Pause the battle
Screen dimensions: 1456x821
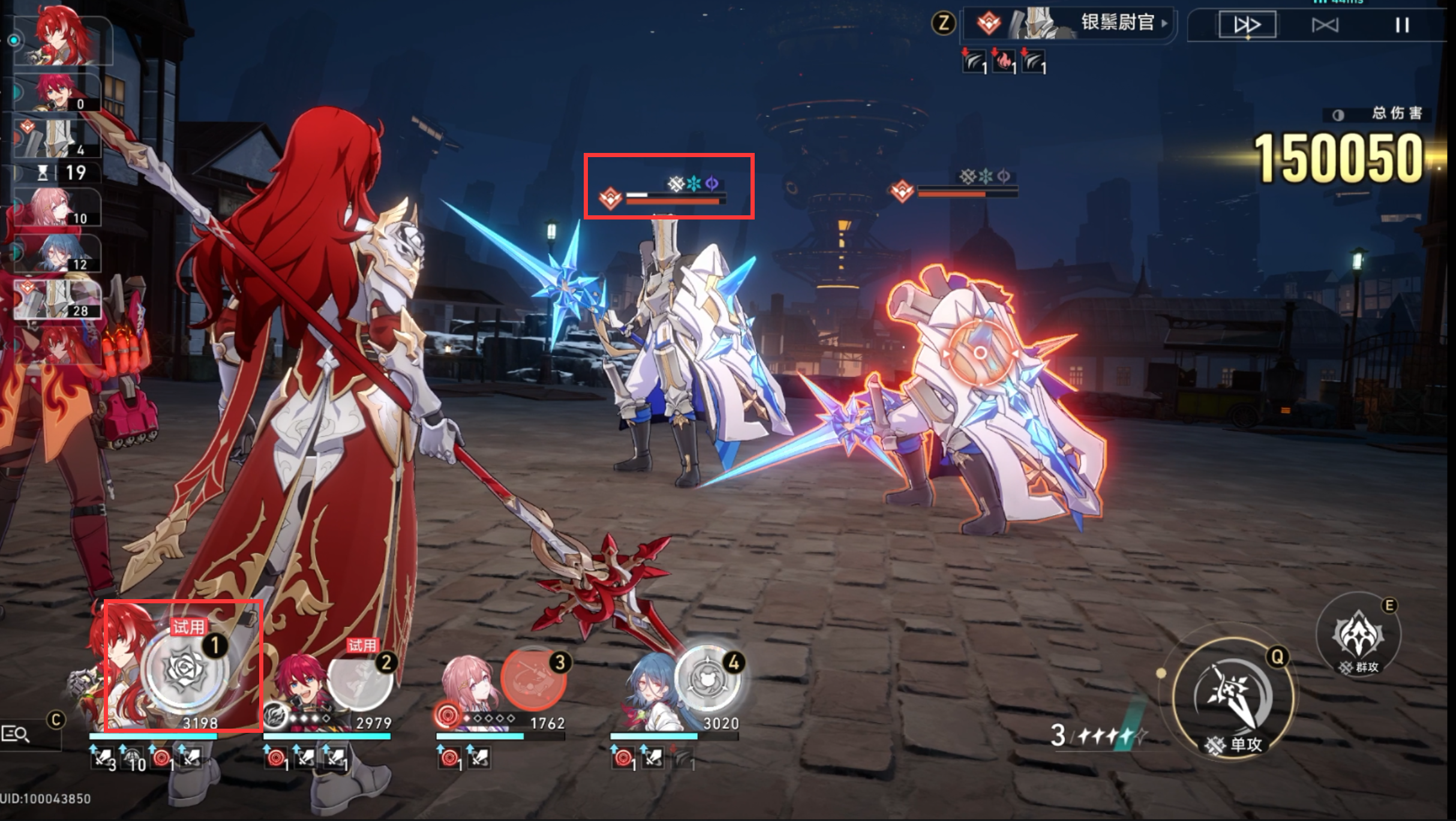point(1401,25)
